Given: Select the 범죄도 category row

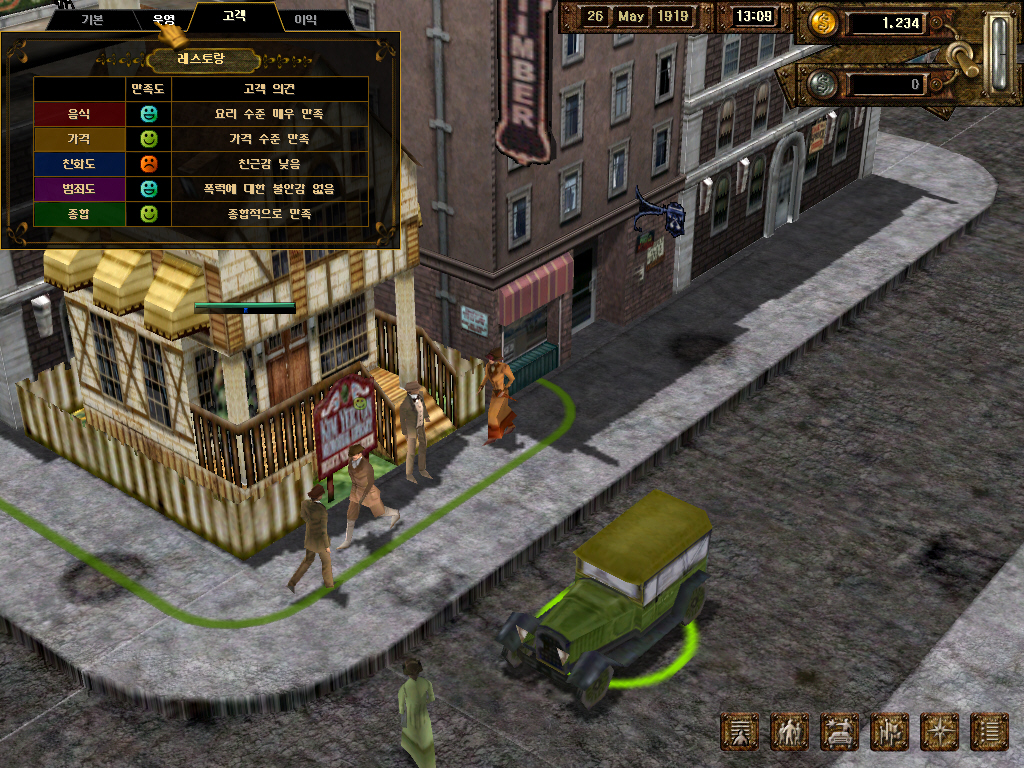Looking at the screenshot, I should tap(78, 189).
